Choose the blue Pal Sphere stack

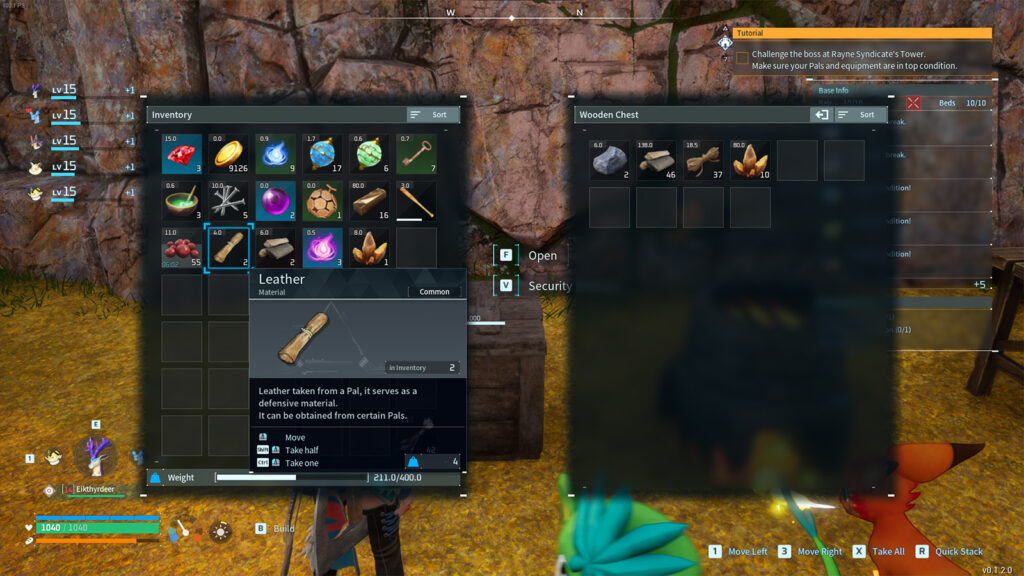(x=322, y=155)
